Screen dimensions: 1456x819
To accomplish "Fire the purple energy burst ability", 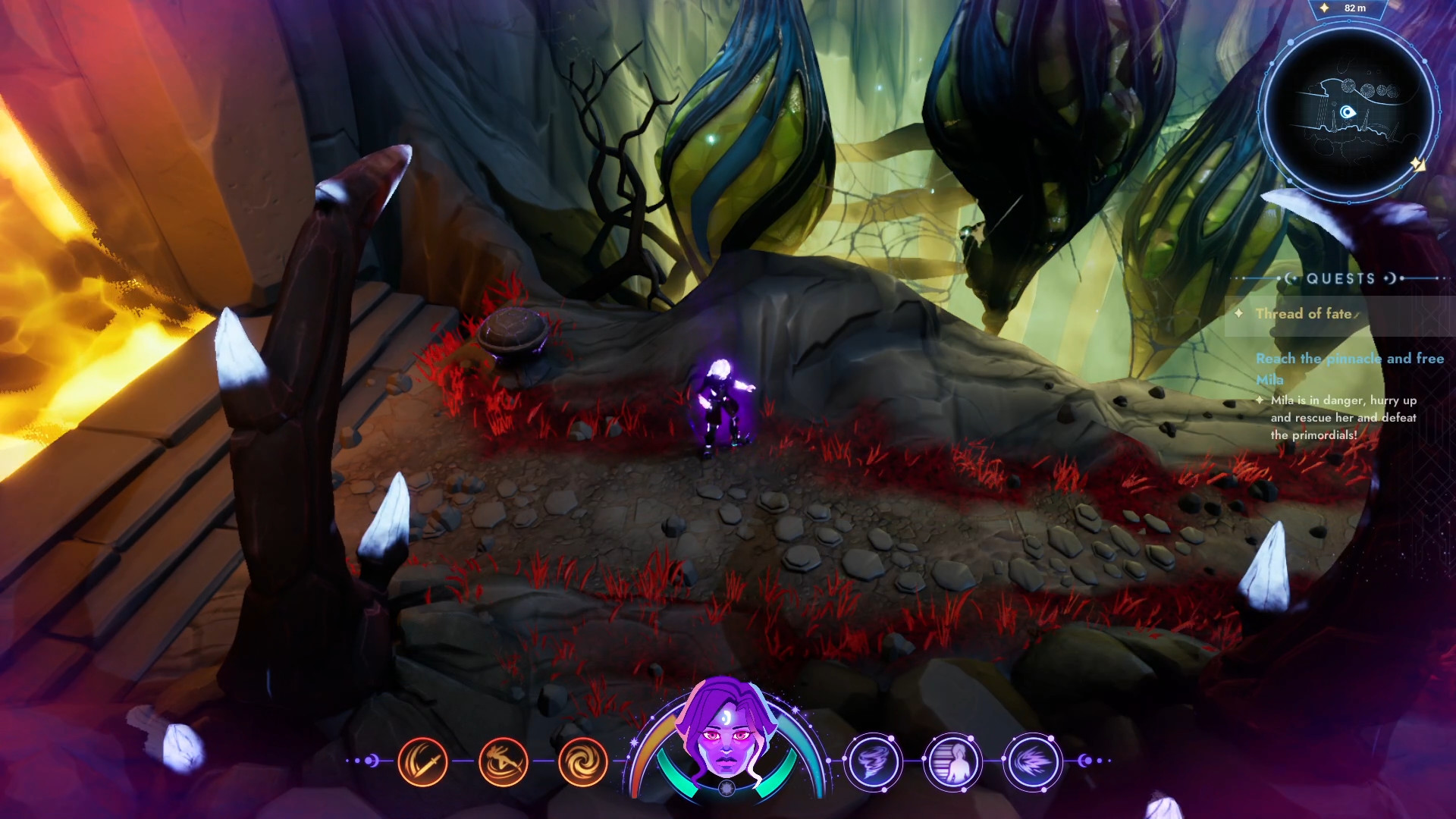I will 1032,761.
